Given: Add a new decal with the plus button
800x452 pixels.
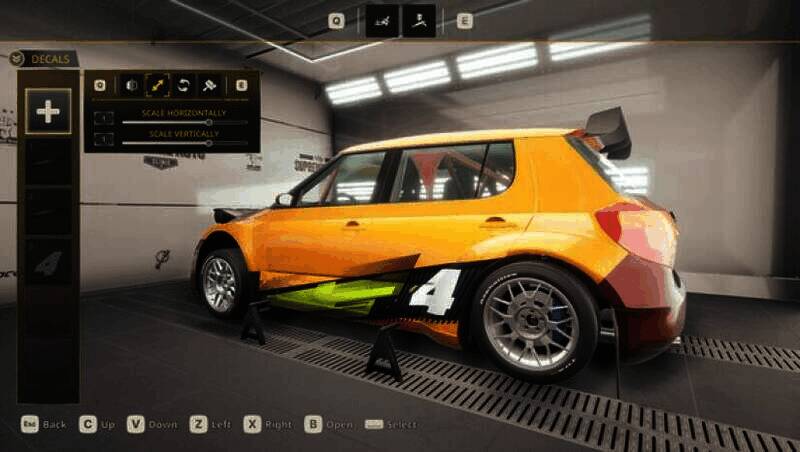Looking at the screenshot, I should 48,111.
